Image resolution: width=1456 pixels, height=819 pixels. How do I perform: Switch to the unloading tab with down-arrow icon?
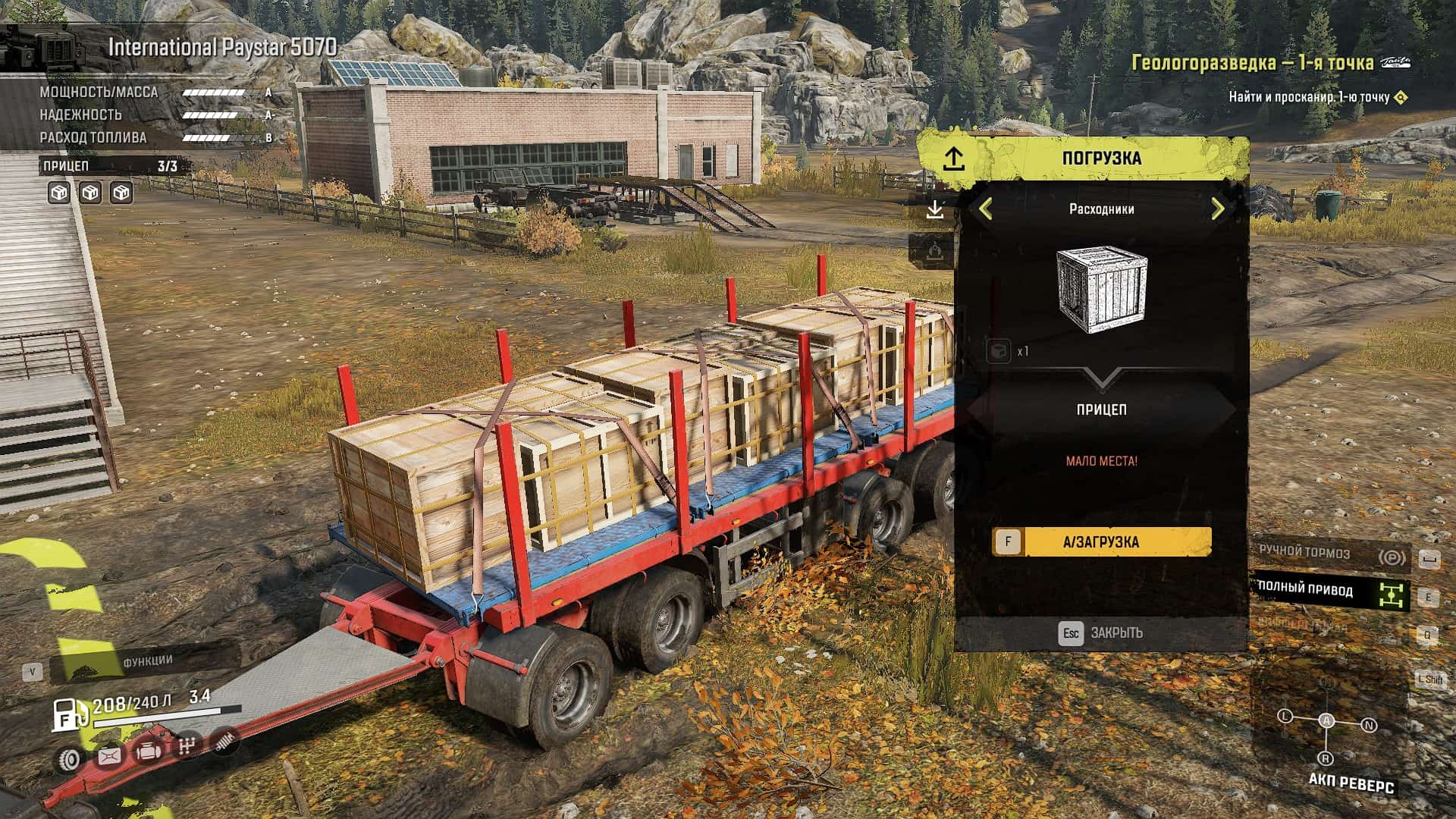point(935,209)
